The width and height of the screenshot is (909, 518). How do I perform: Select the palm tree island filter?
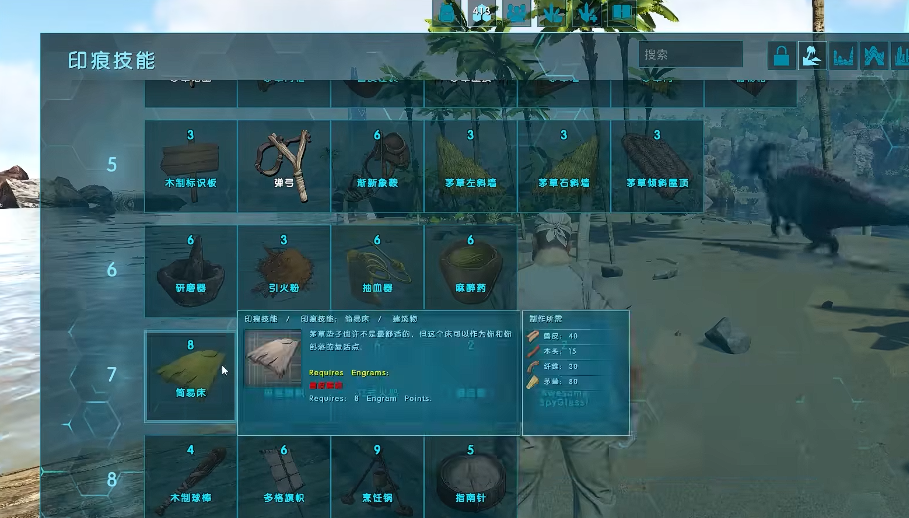coord(812,56)
